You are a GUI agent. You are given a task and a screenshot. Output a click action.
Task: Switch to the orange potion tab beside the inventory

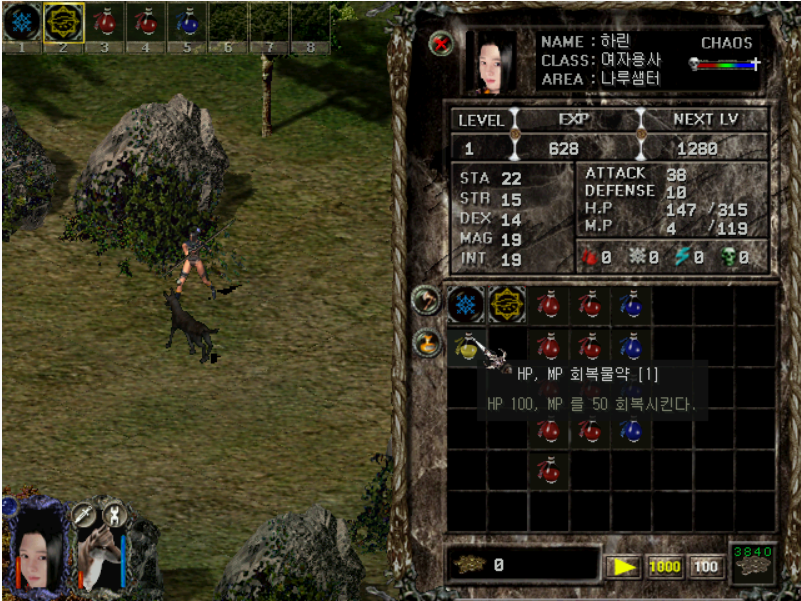[426, 343]
